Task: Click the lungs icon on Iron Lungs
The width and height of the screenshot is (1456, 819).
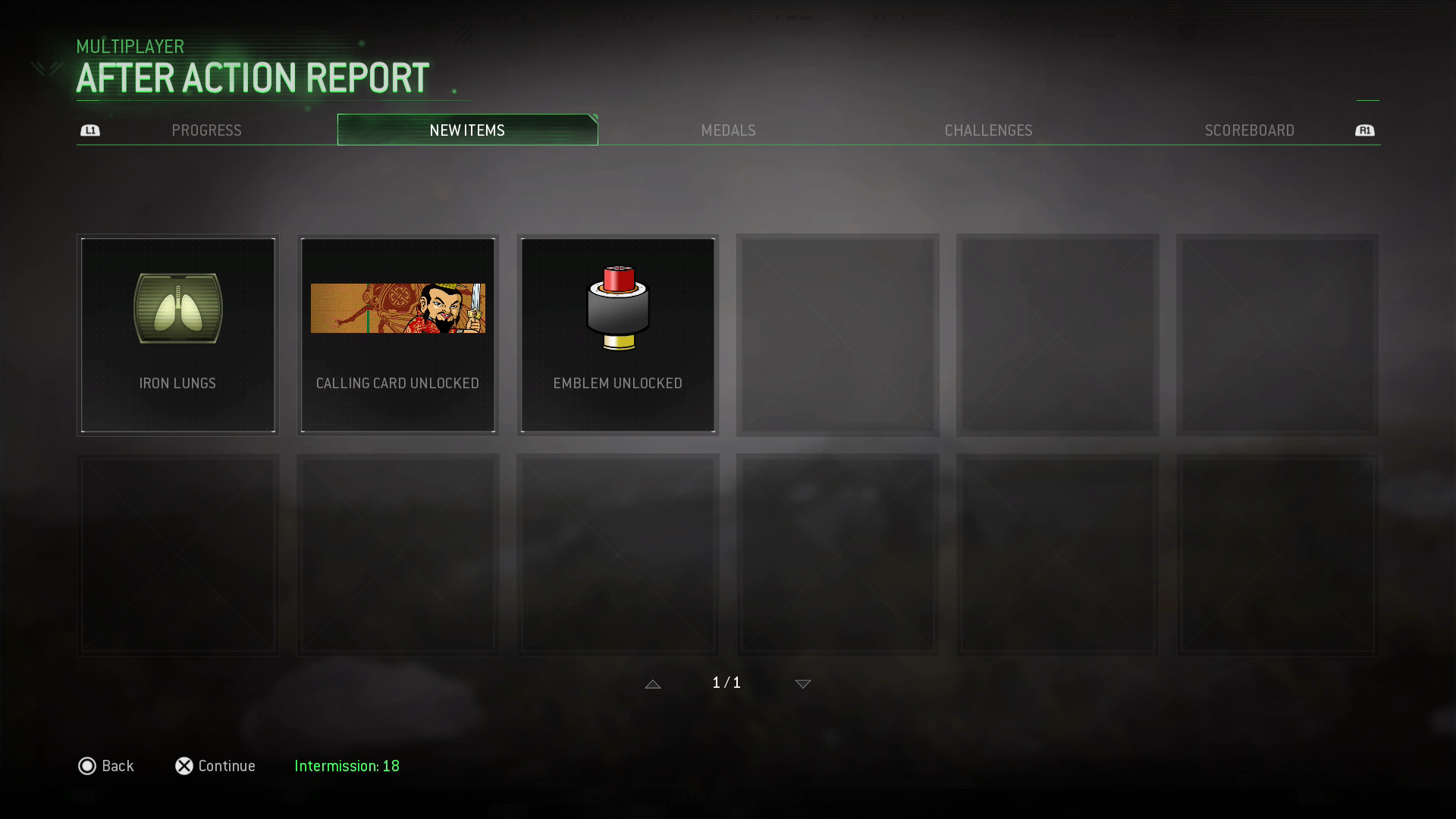Action: click(x=177, y=309)
